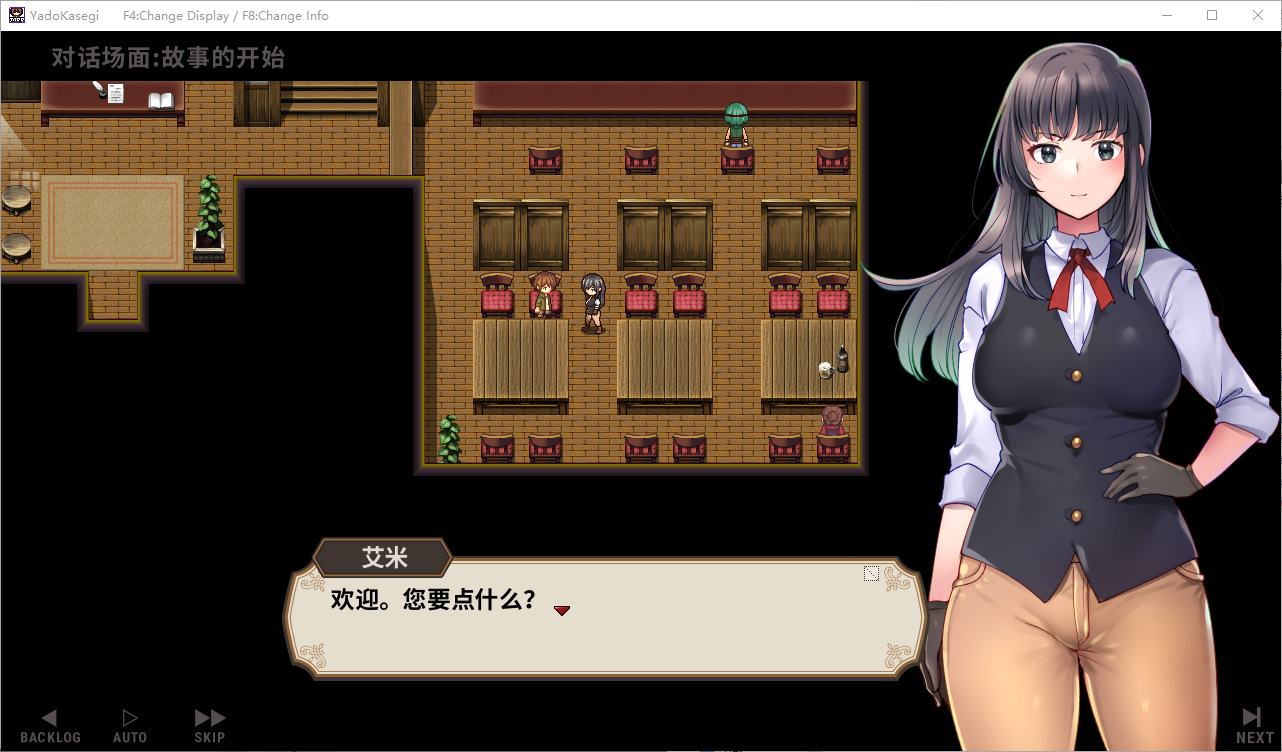Click the 艾米 nameplate banner
1282x752 pixels.
pos(383,558)
